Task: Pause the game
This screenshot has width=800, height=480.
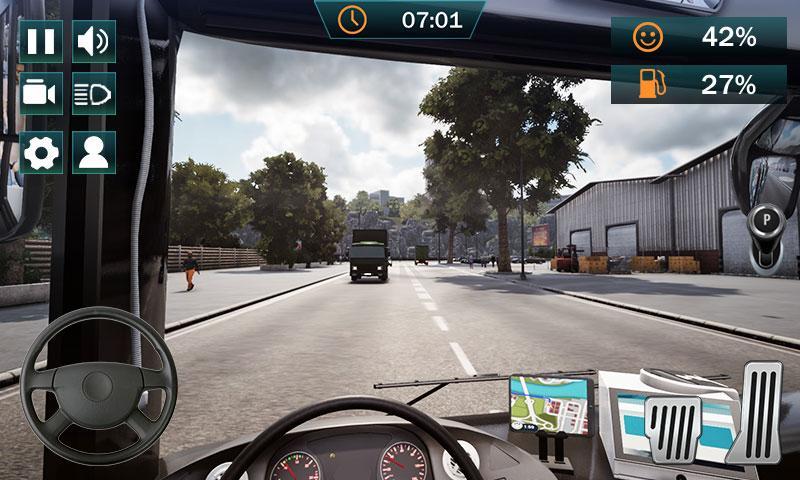Action: coord(41,41)
